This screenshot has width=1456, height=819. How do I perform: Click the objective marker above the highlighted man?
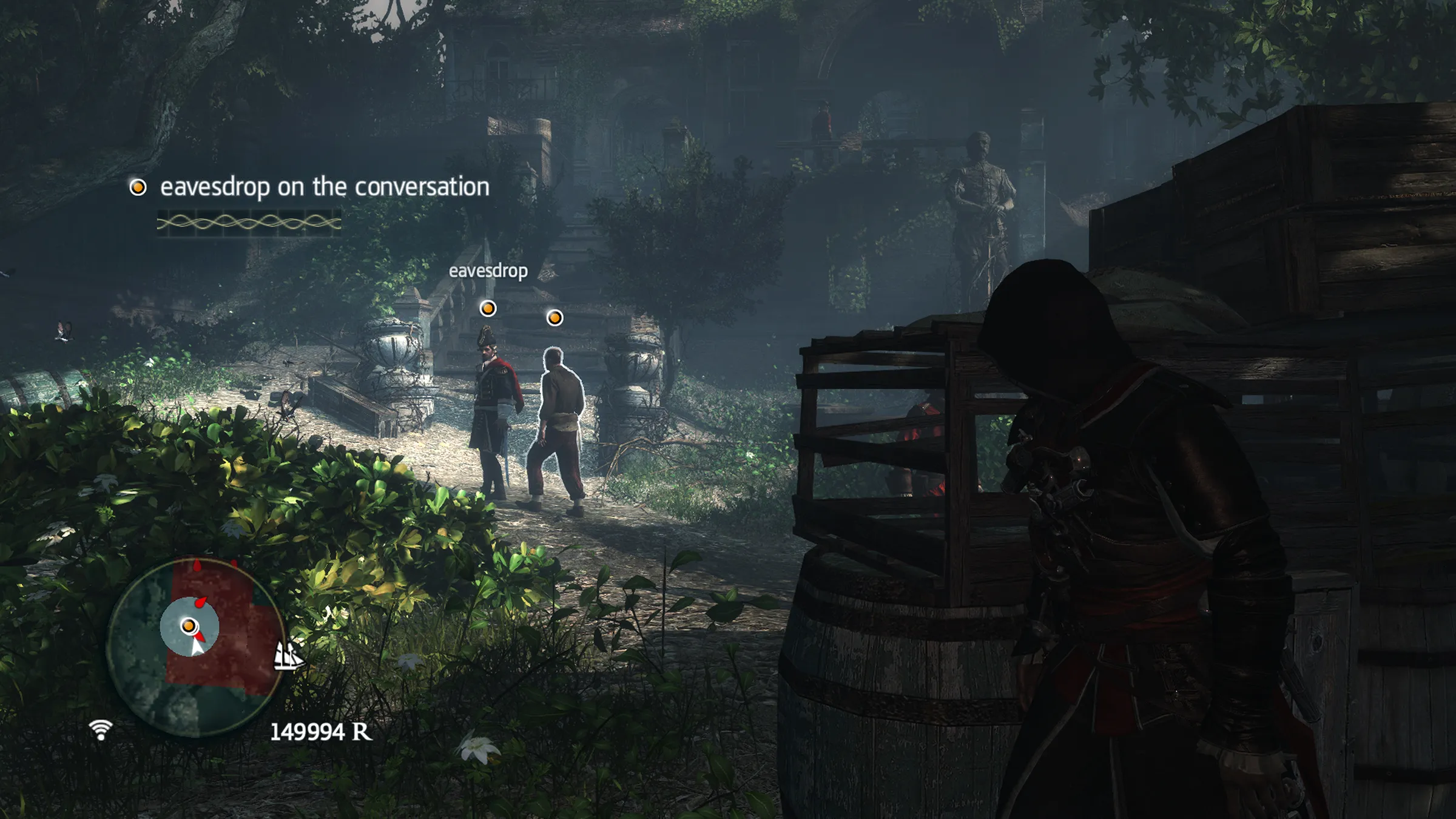(x=554, y=317)
